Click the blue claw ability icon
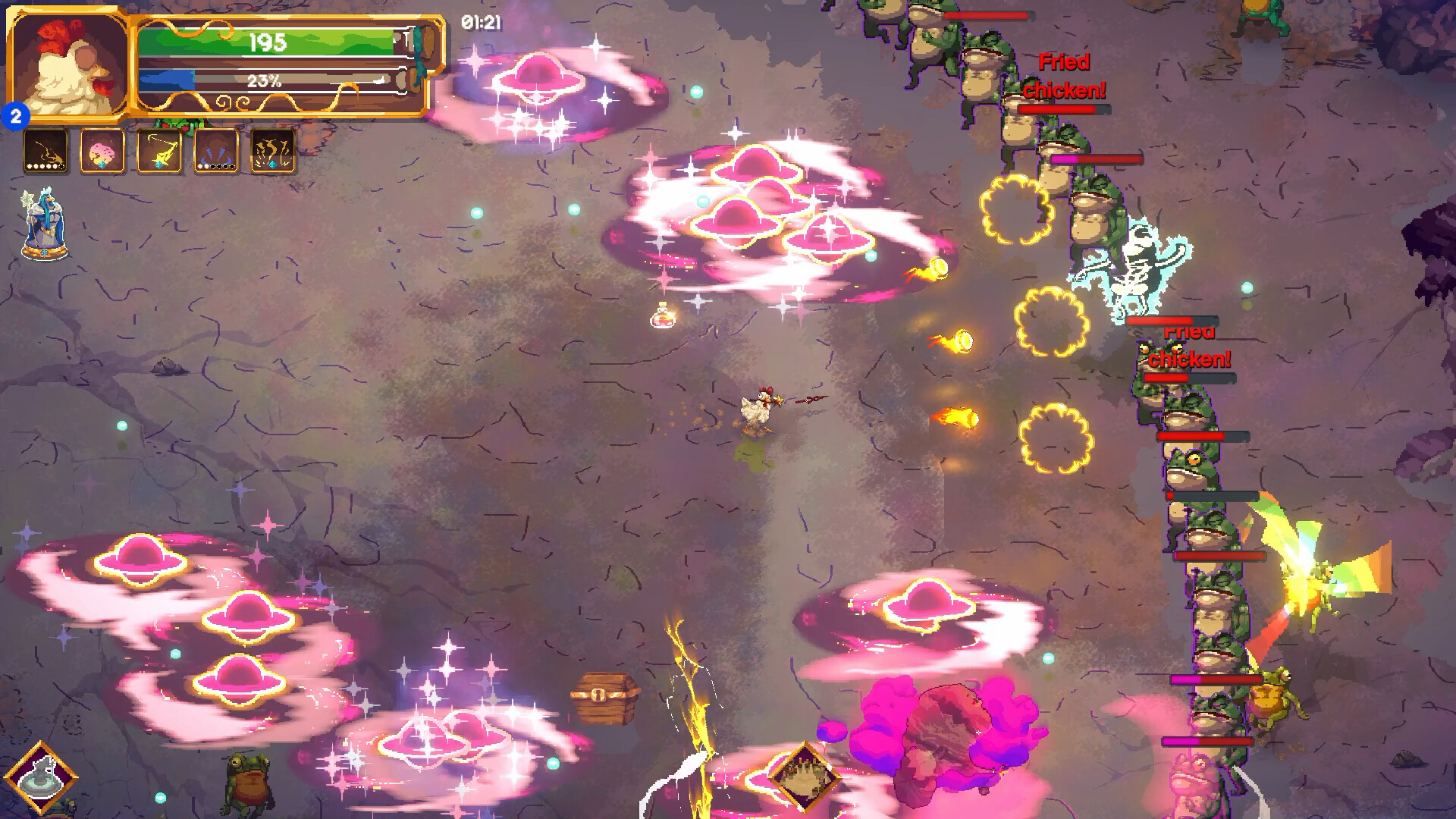 pyautogui.click(x=216, y=150)
